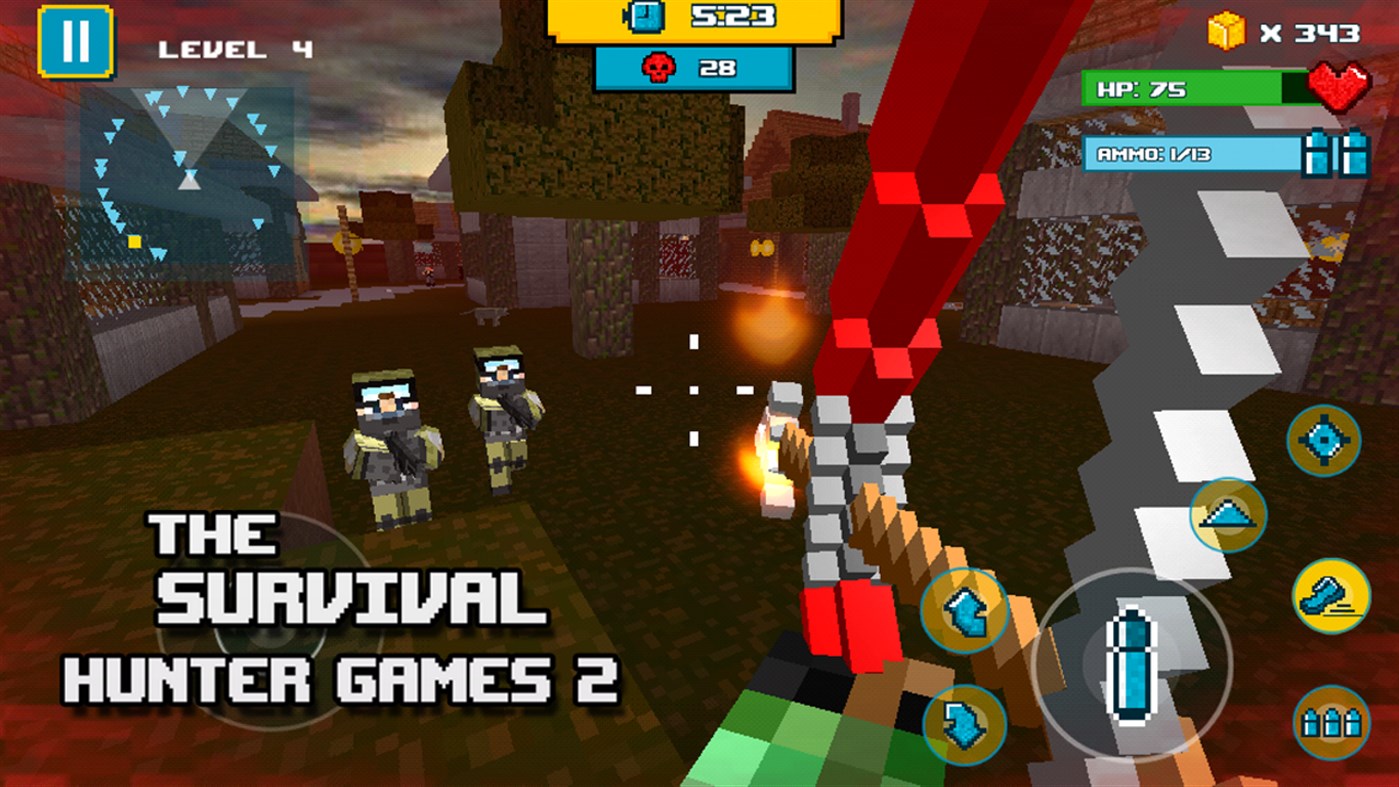Click the gold cube currency icon
The image size is (1399, 787).
(x=1226, y=30)
